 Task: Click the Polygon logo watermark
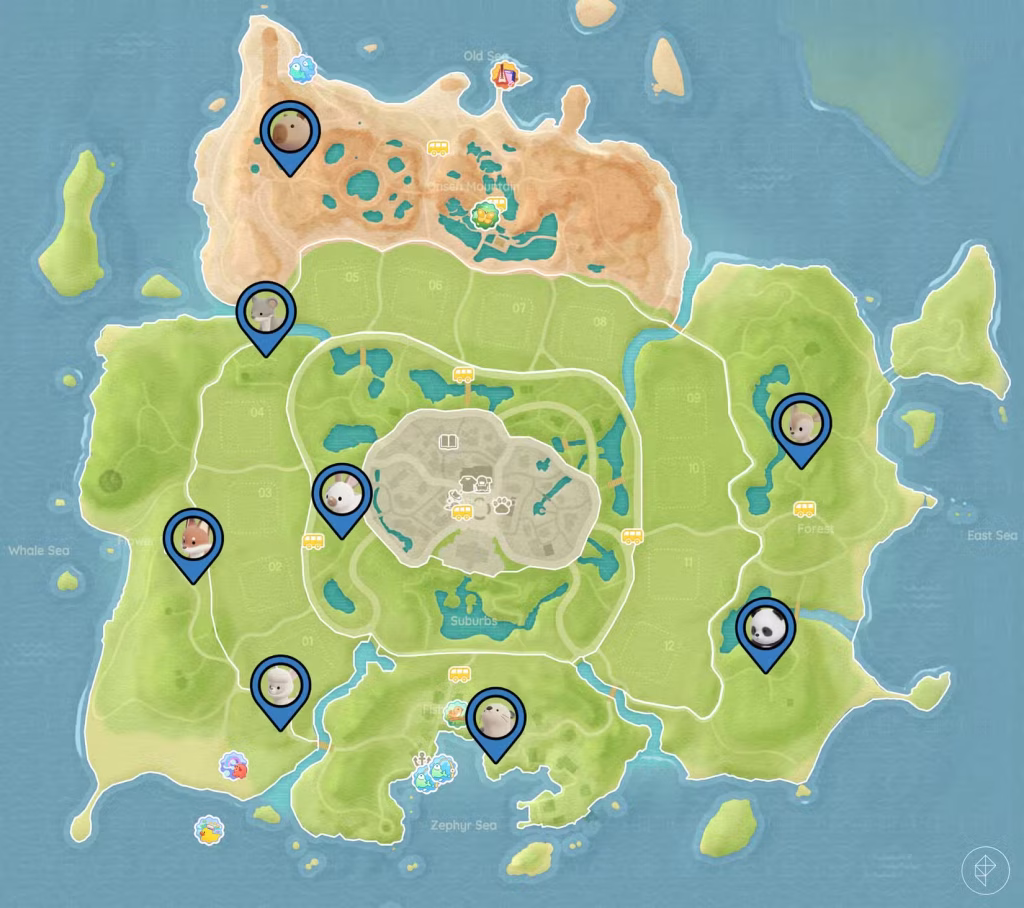pyautogui.click(x=985, y=871)
